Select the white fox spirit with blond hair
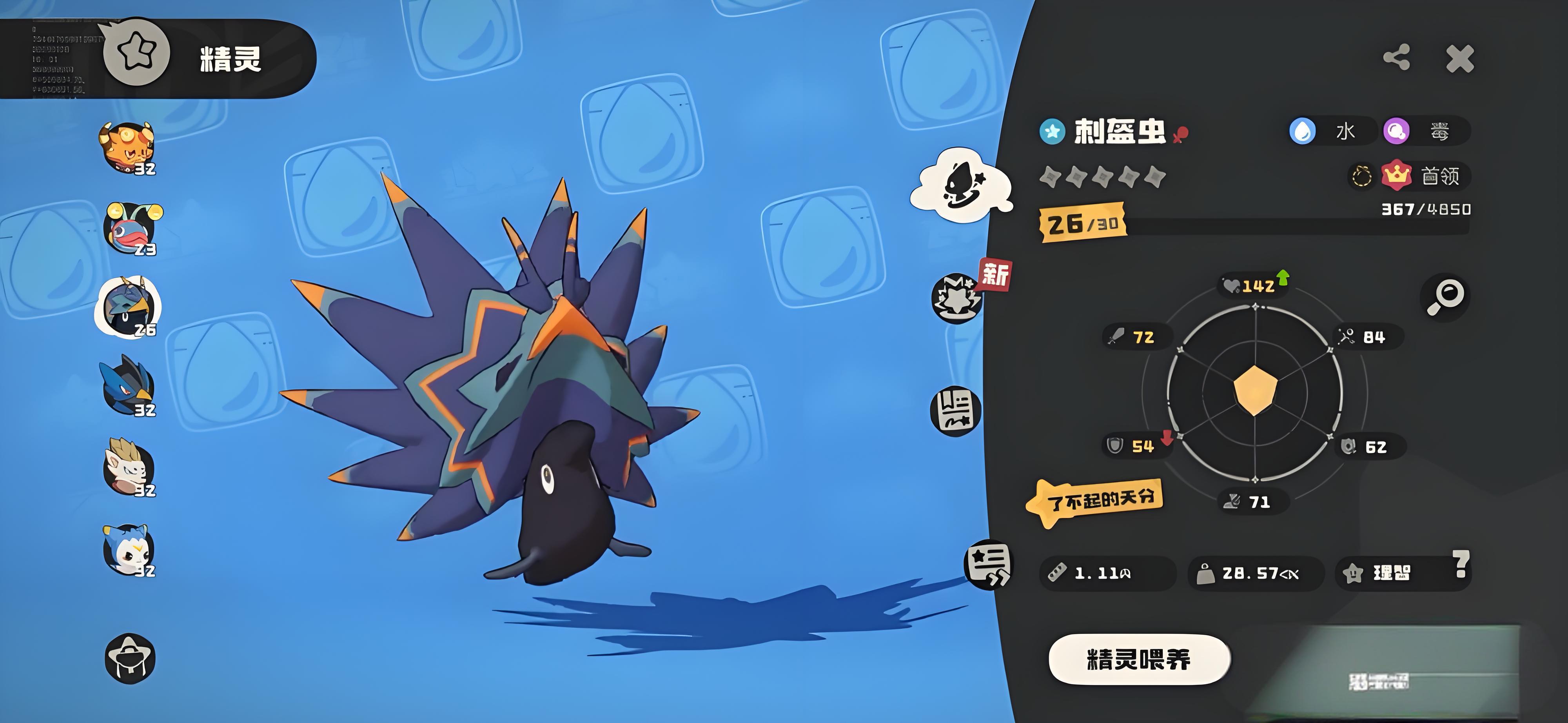 [x=129, y=468]
